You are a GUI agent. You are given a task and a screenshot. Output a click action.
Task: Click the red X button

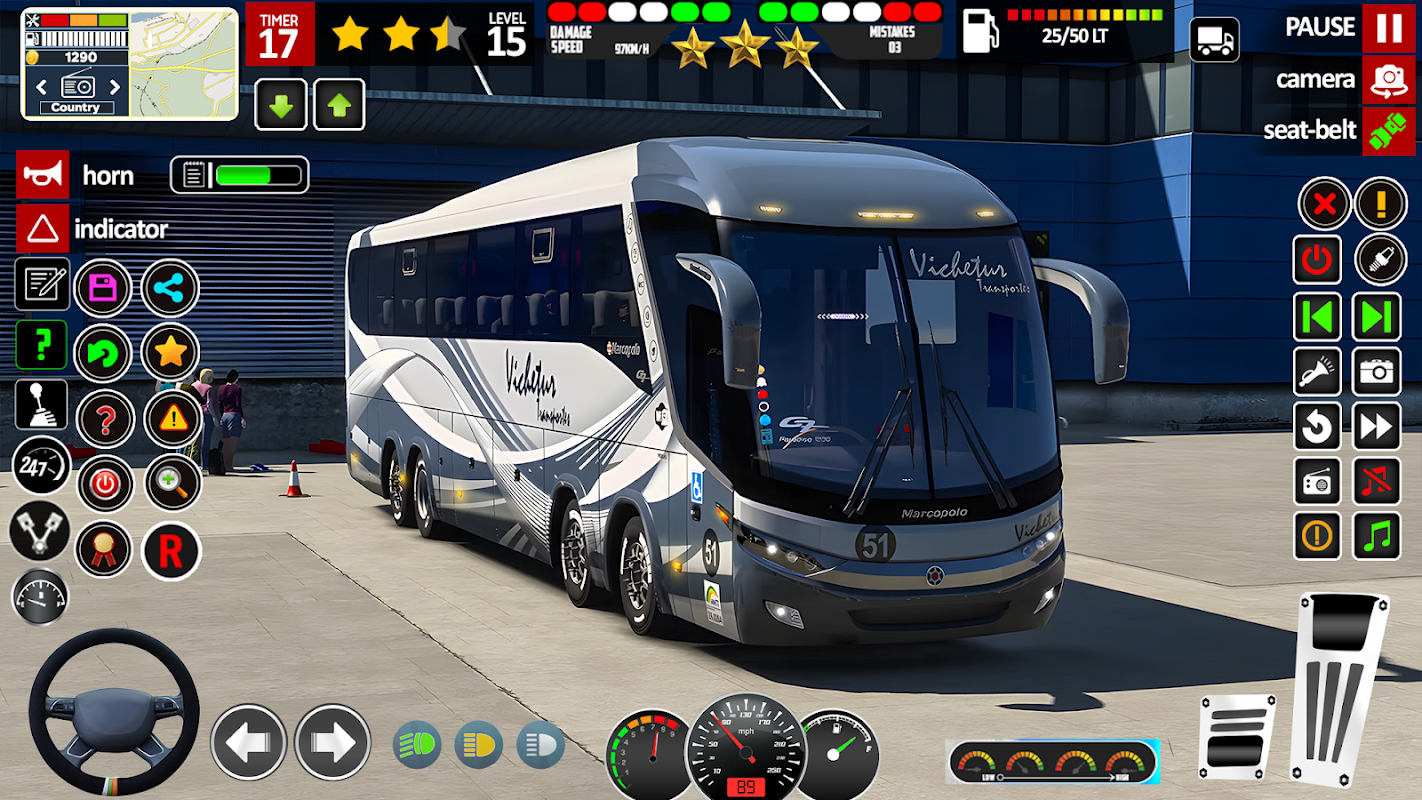point(1324,204)
